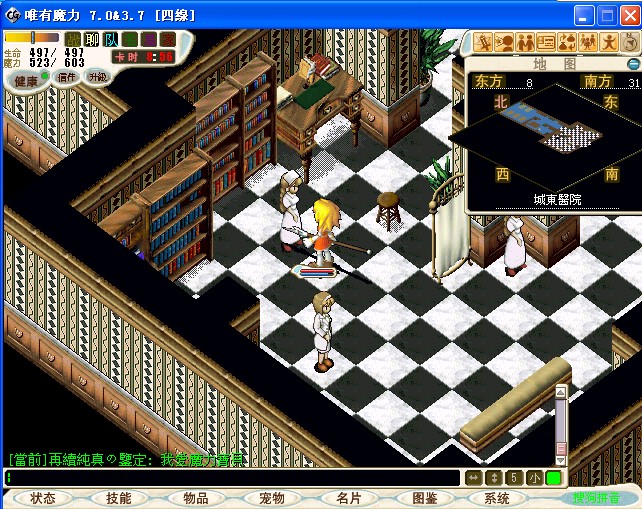642x509 pixels.
Task: Close the game window
Action: [x=629, y=15]
